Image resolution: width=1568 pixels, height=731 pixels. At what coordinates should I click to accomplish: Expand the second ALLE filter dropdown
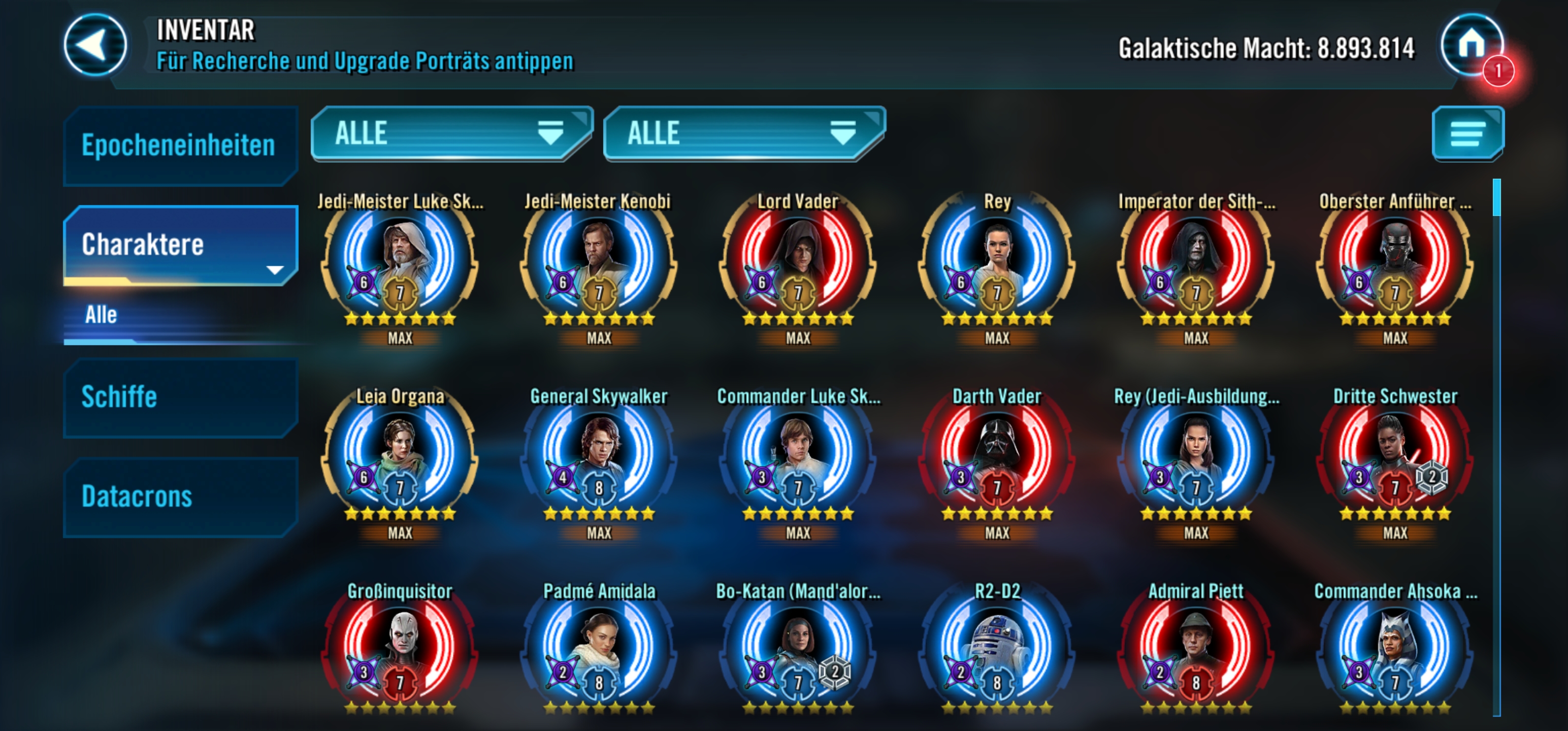[743, 134]
